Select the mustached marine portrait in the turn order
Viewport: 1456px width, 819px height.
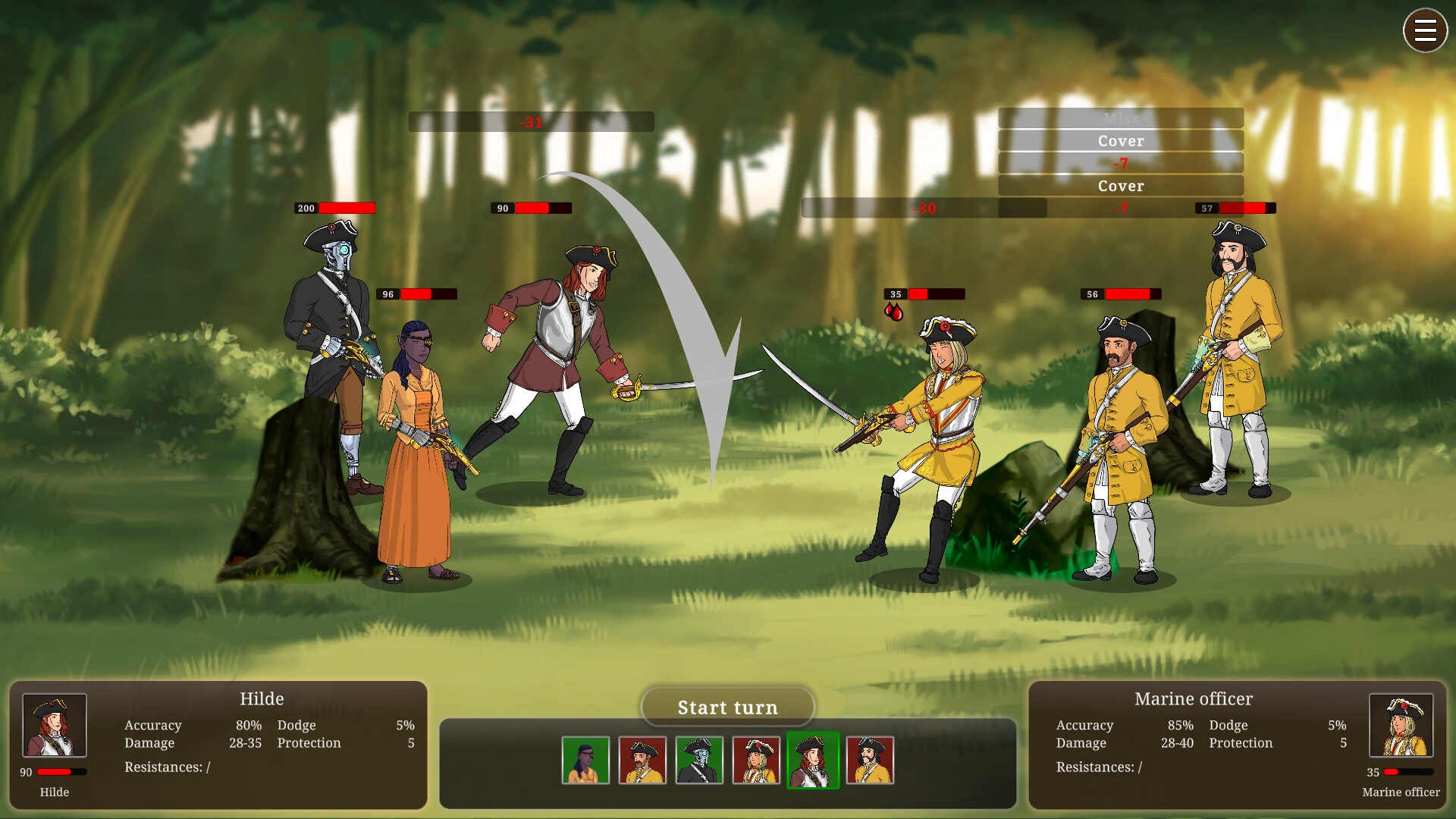coord(642,761)
